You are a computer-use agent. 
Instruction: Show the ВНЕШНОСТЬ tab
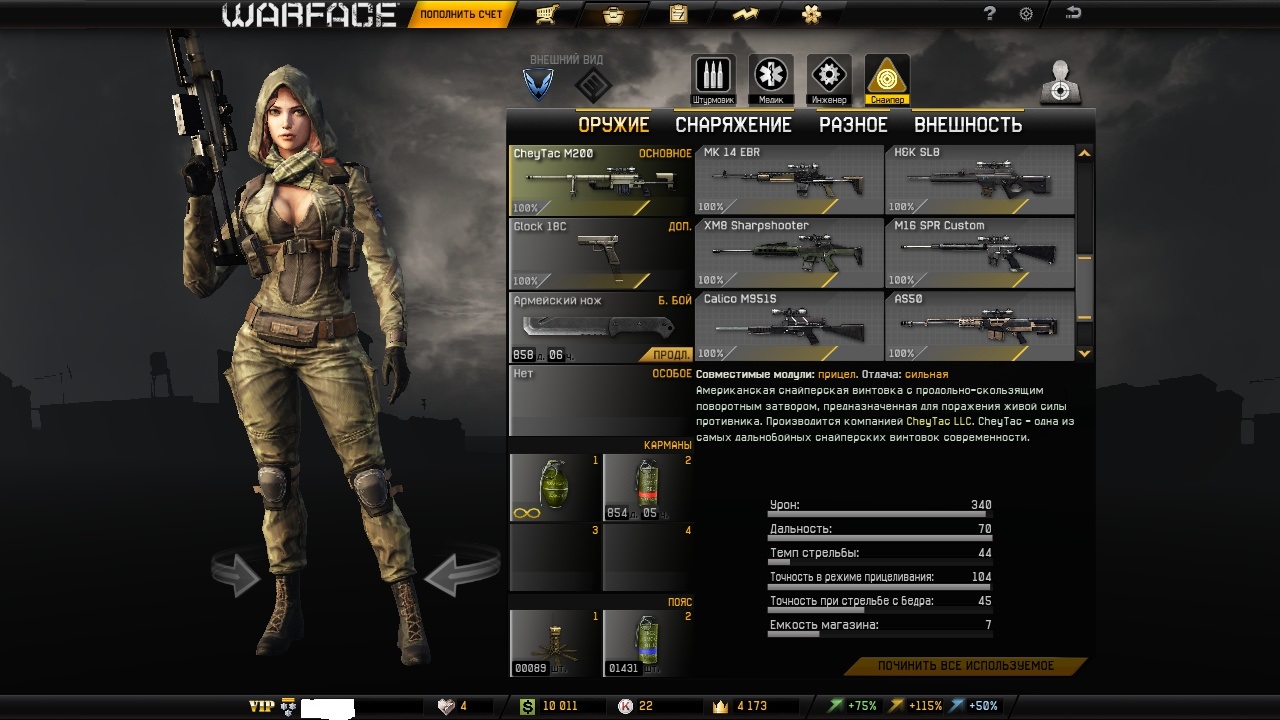967,125
